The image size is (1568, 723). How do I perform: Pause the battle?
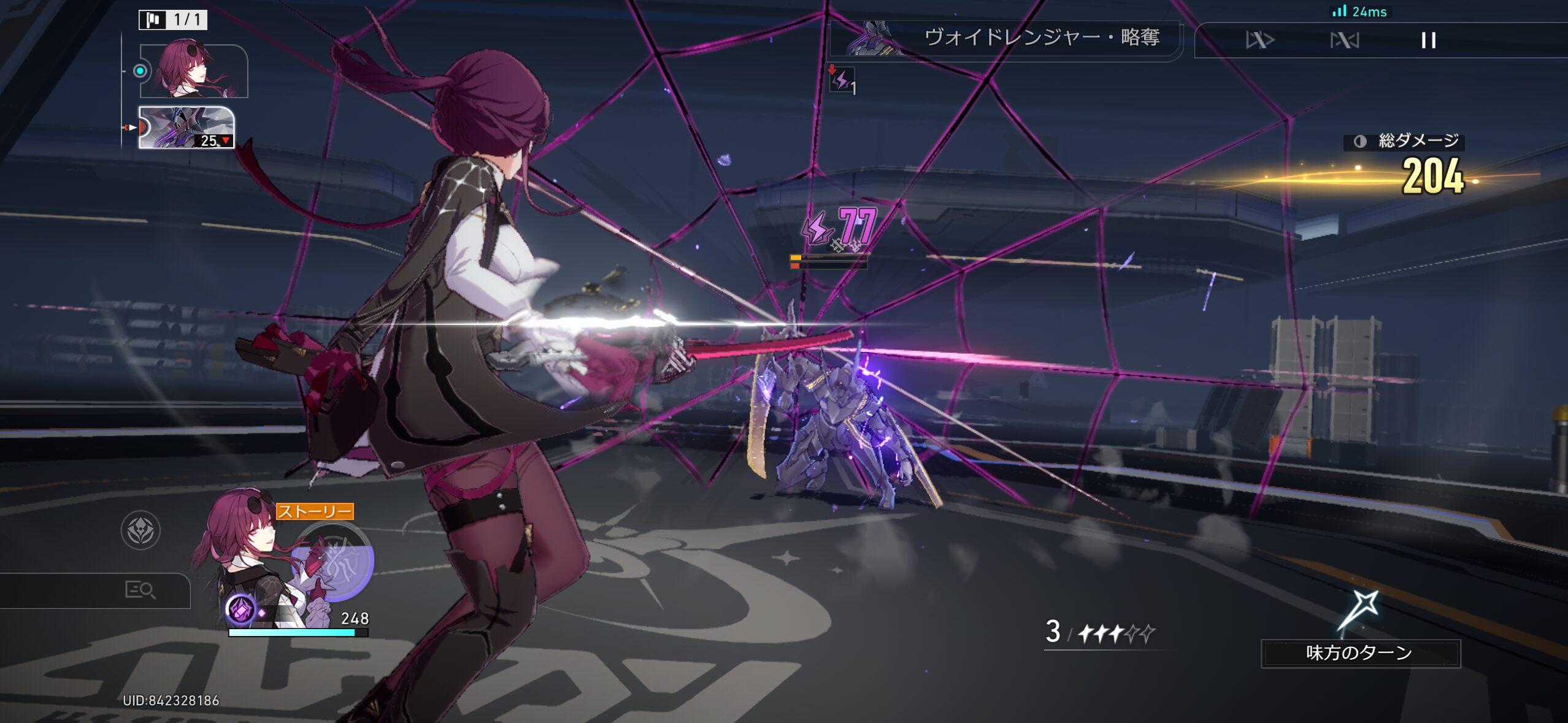[1428, 40]
